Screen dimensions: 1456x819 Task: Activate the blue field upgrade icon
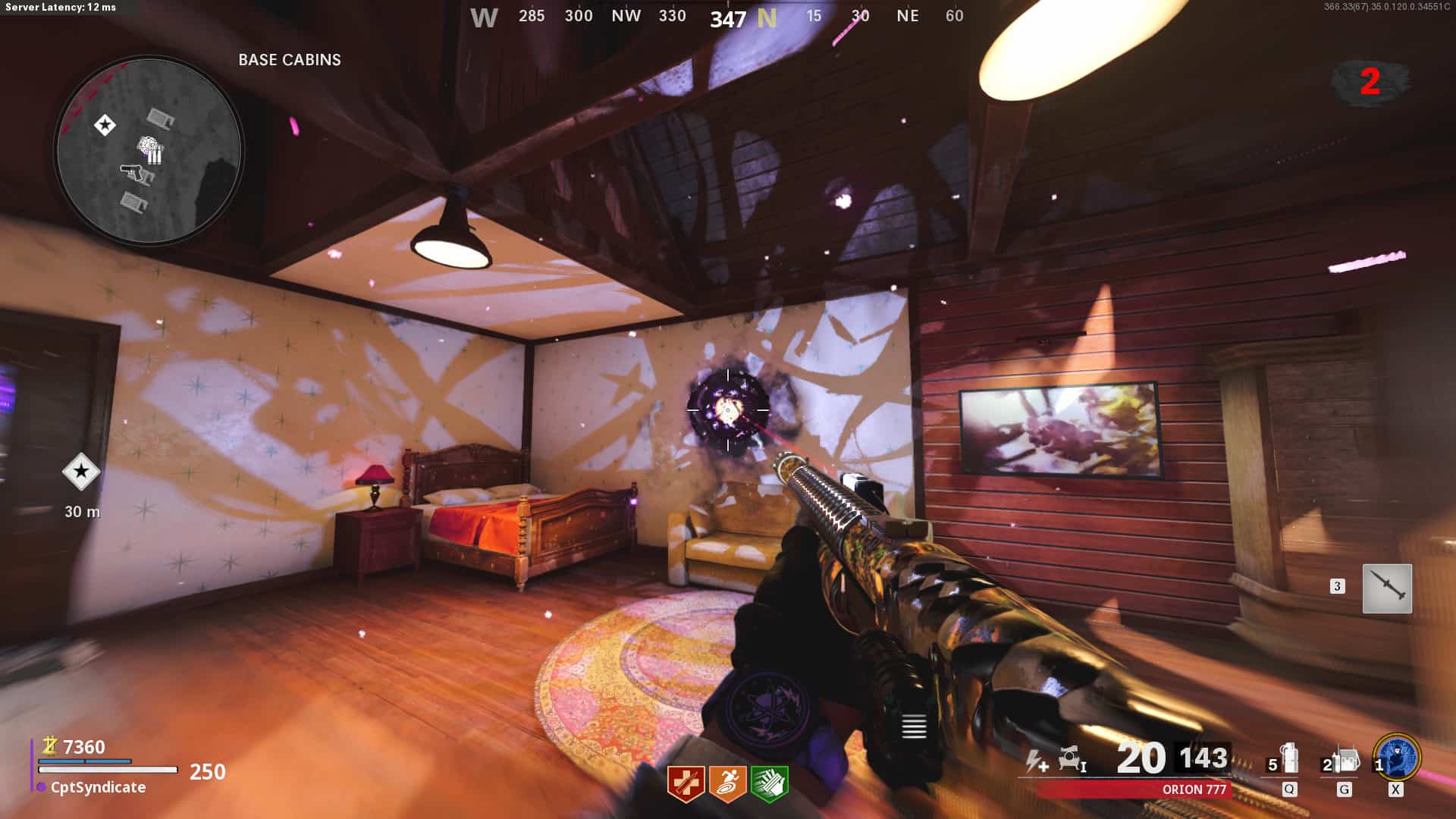click(1397, 758)
